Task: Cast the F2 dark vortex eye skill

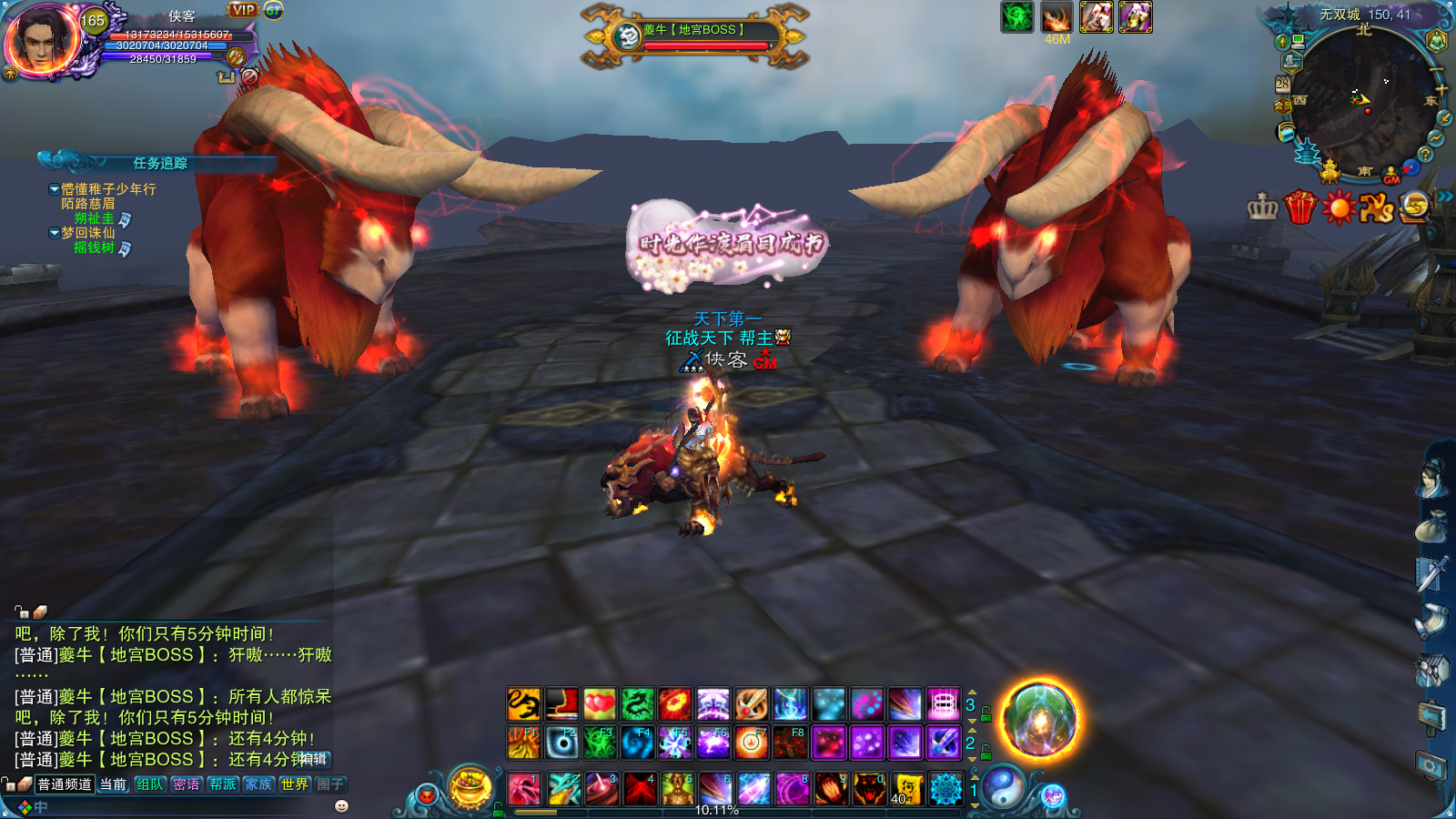Action: (x=562, y=743)
